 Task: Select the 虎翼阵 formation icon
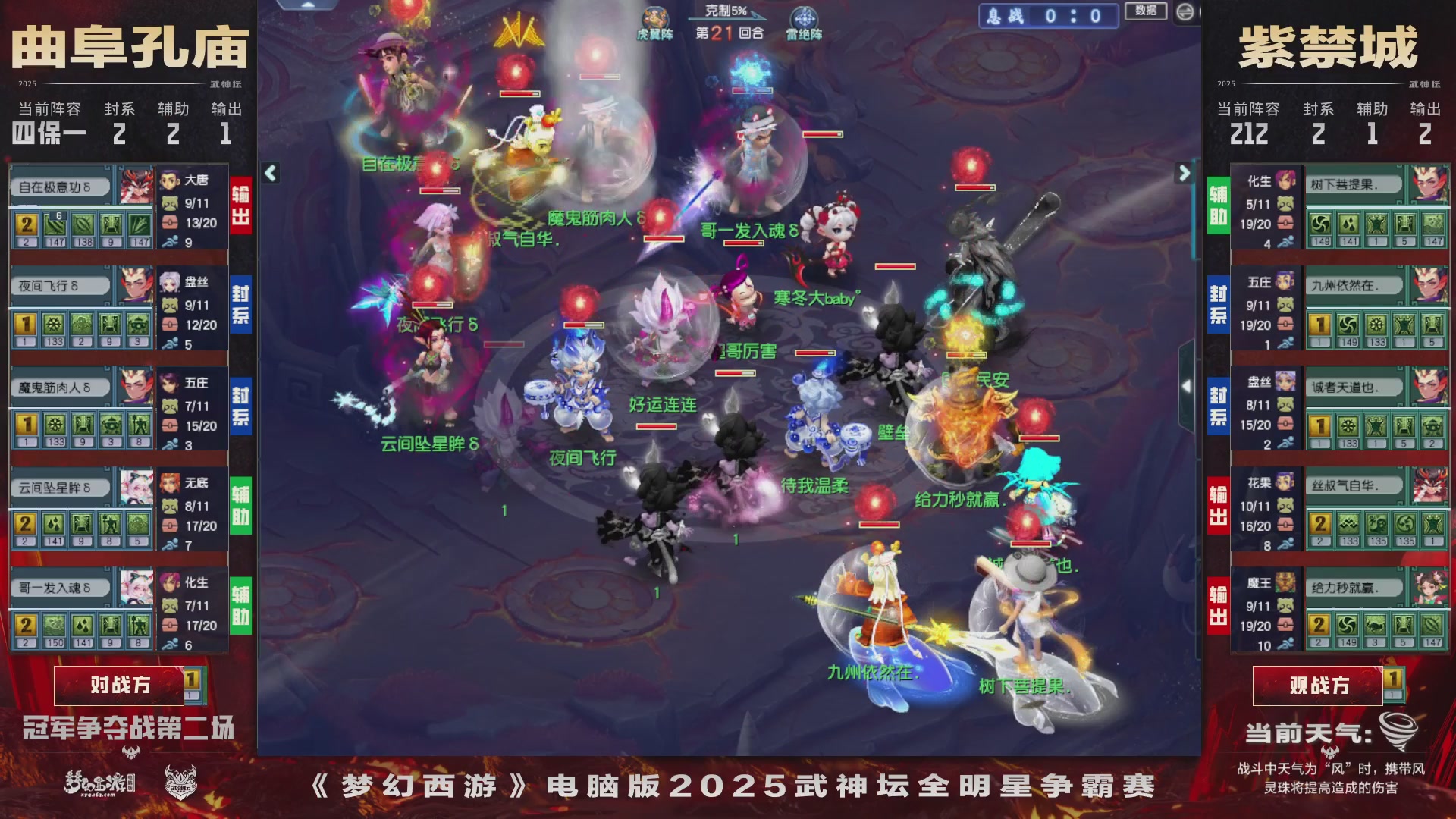click(x=655, y=17)
